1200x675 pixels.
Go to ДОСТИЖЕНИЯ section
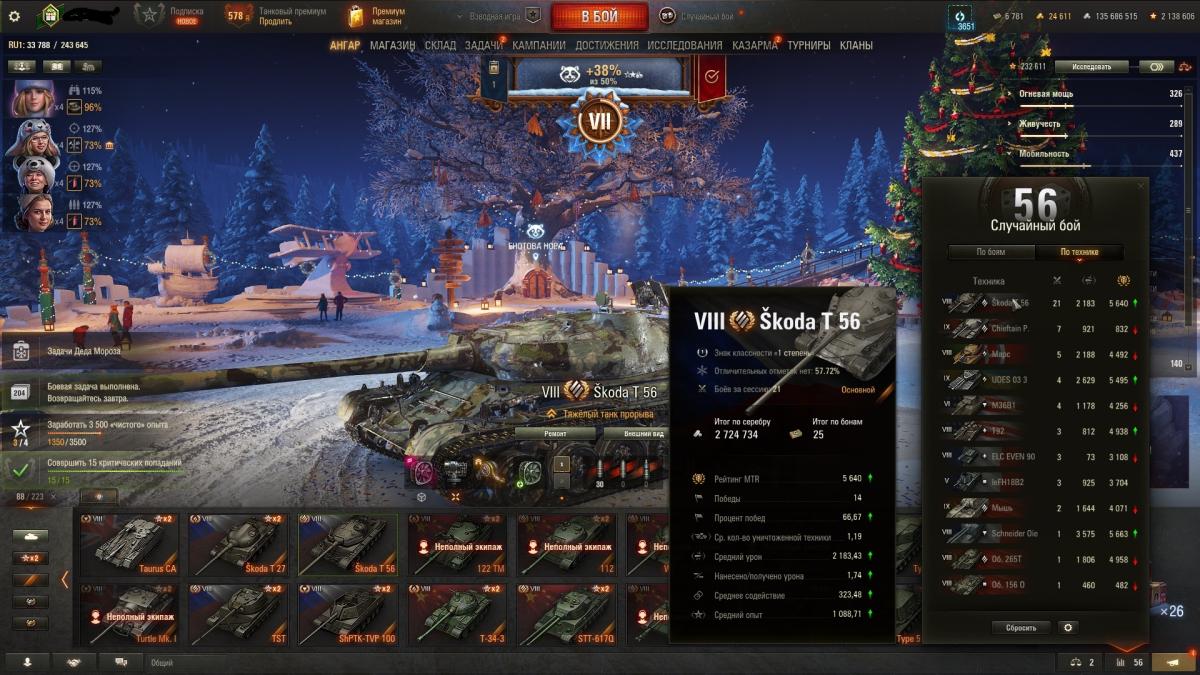(x=607, y=45)
